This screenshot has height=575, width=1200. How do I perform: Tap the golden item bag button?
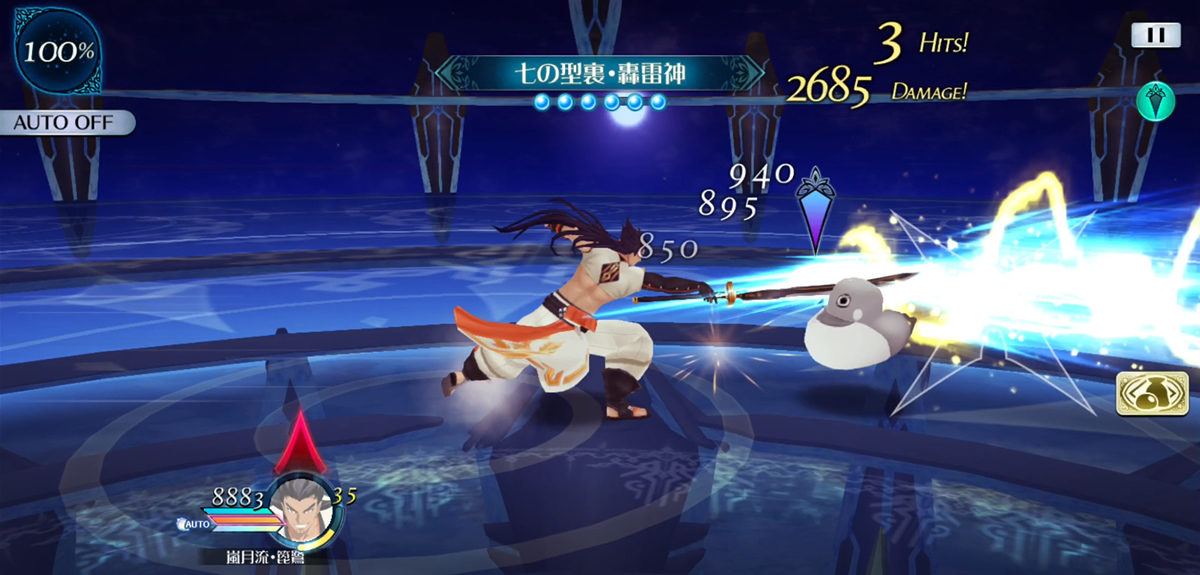pyautogui.click(x=1144, y=396)
